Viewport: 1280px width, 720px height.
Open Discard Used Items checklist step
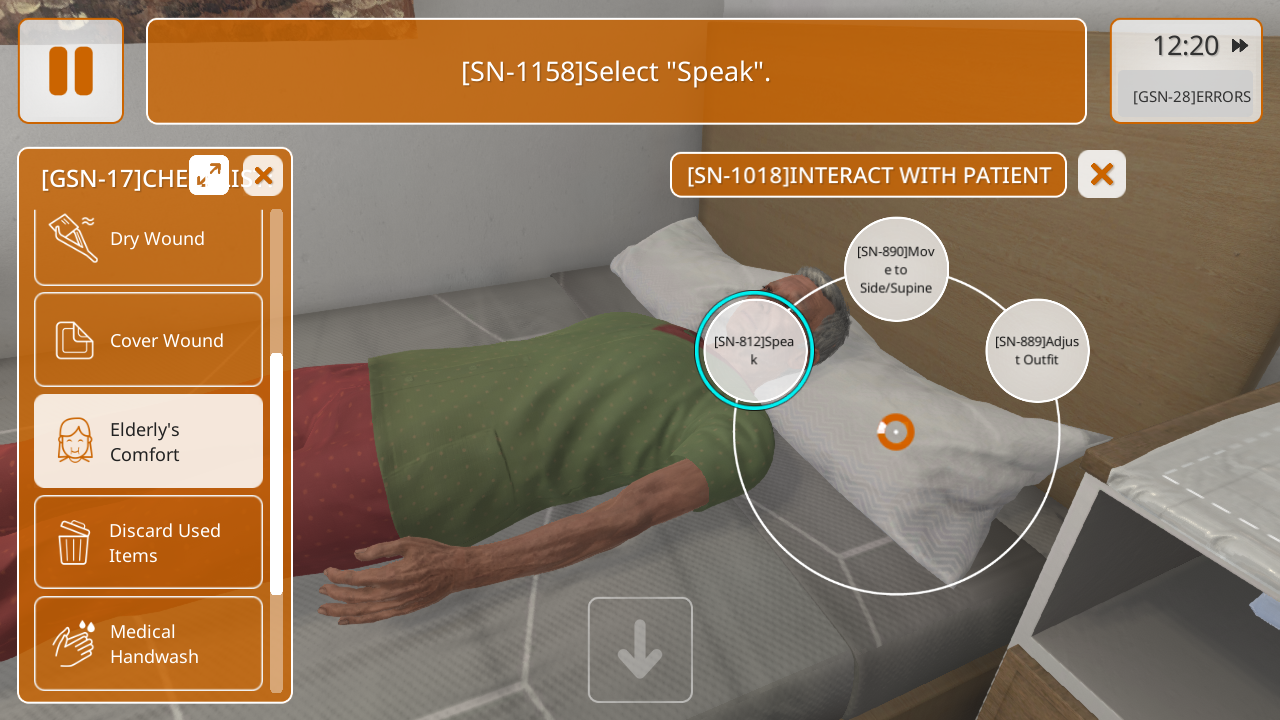(148, 542)
